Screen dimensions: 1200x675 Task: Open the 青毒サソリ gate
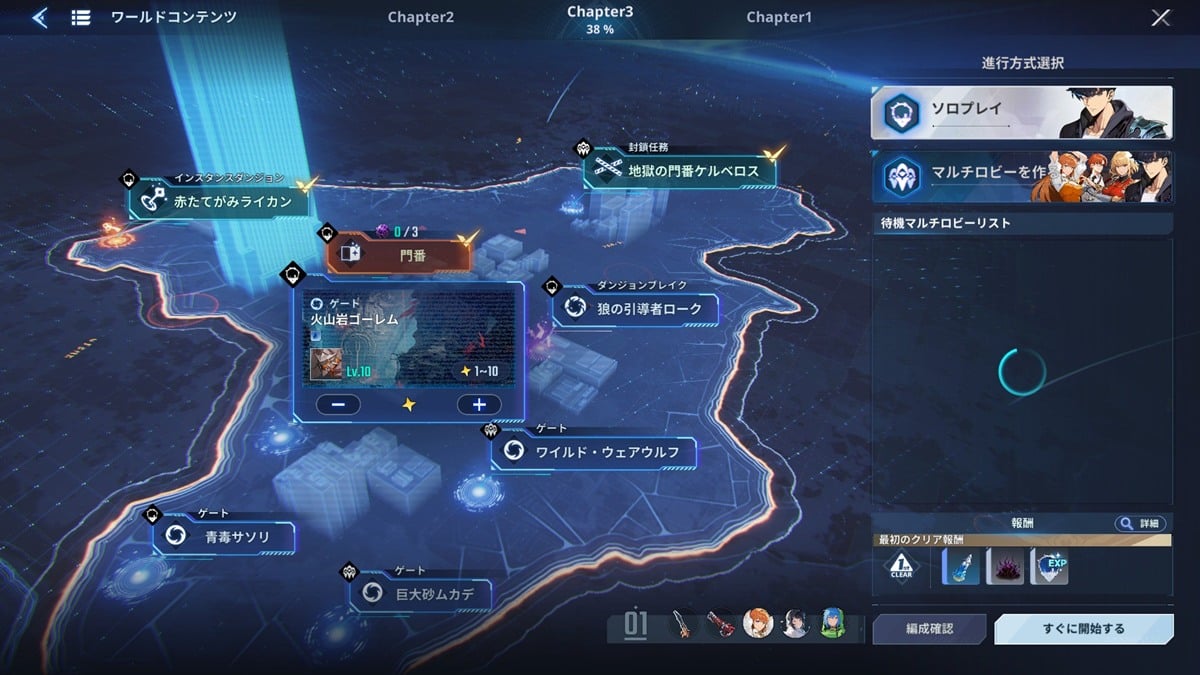coord(224,537)
